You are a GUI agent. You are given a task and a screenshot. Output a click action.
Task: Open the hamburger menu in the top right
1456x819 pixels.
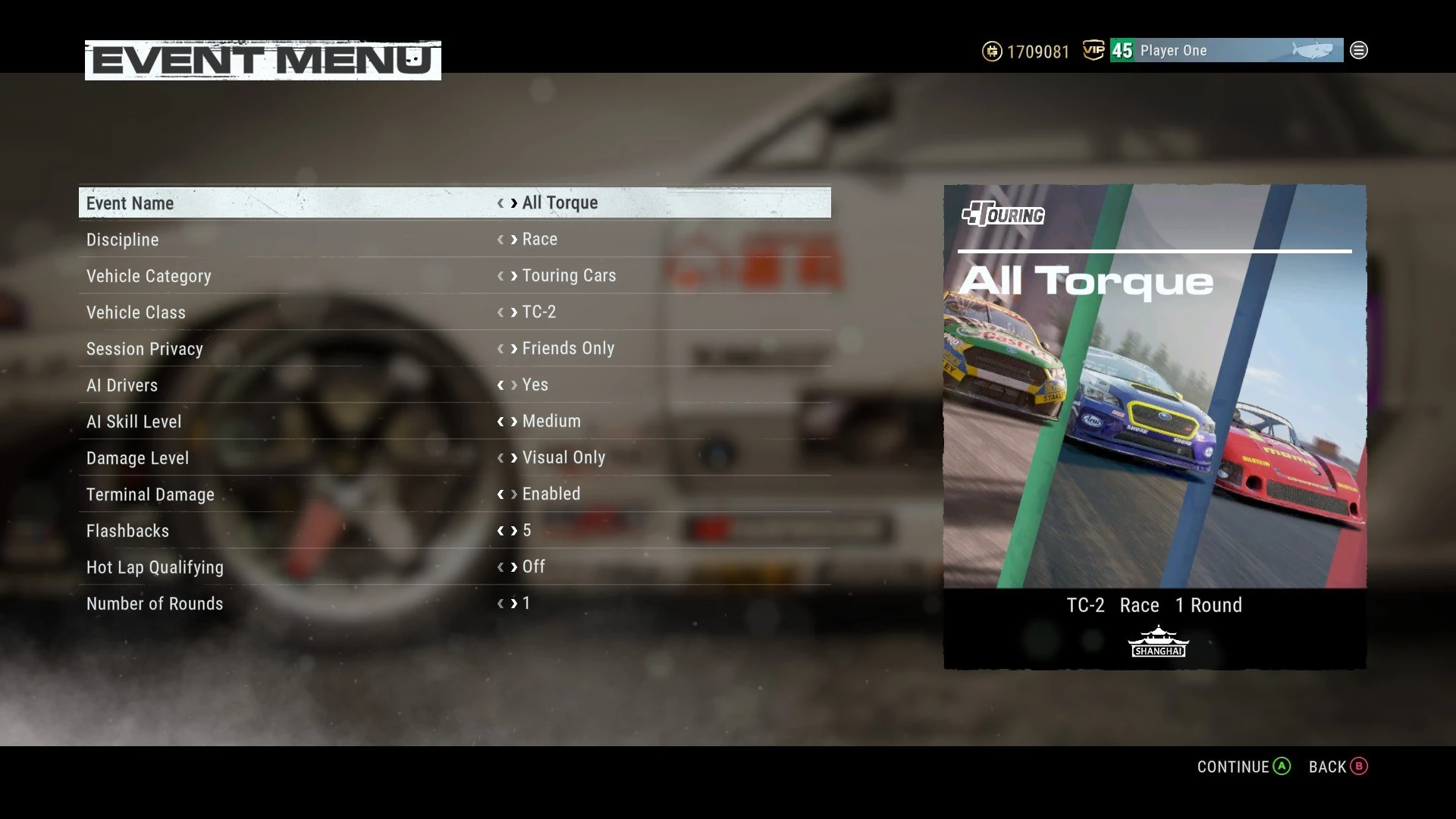pyautogui.click(x=1359, y=50)
